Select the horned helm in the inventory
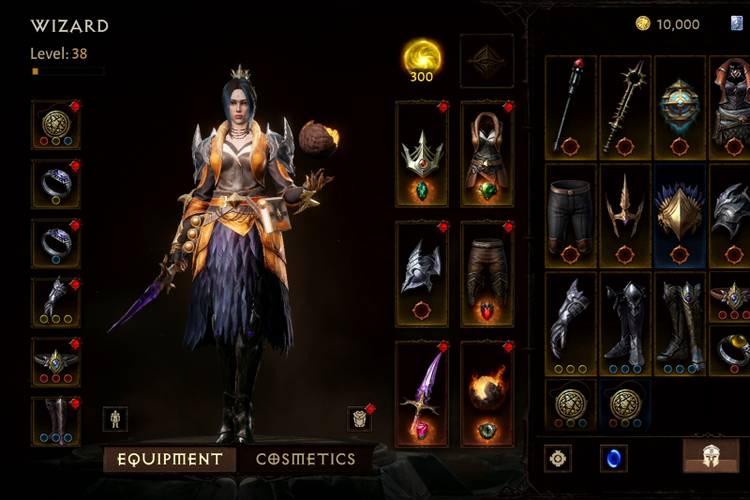Viewport: 750px width, 500px height. click(x=626, y=215)
